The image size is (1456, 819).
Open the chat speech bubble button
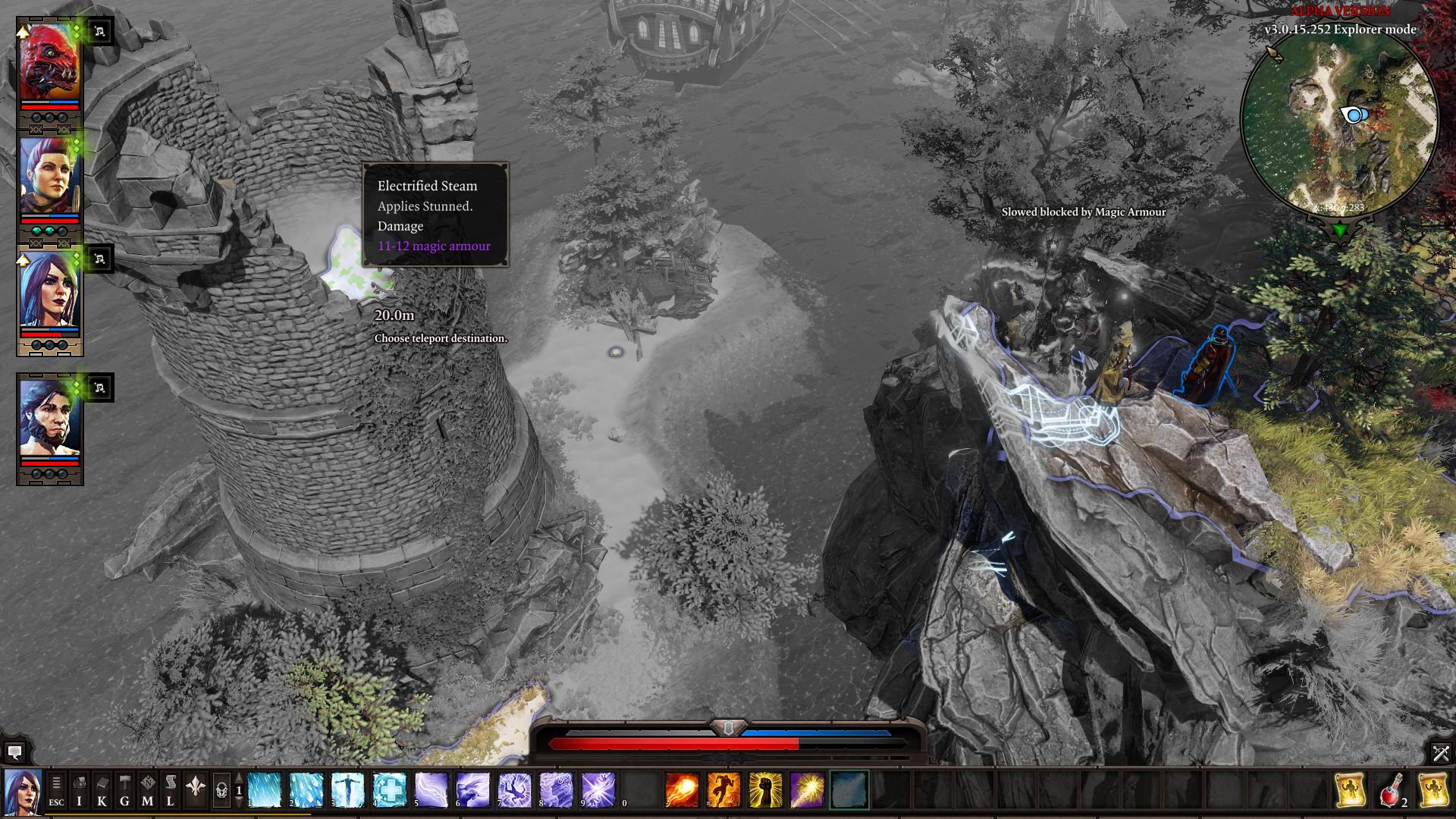(x=14, y=752)
